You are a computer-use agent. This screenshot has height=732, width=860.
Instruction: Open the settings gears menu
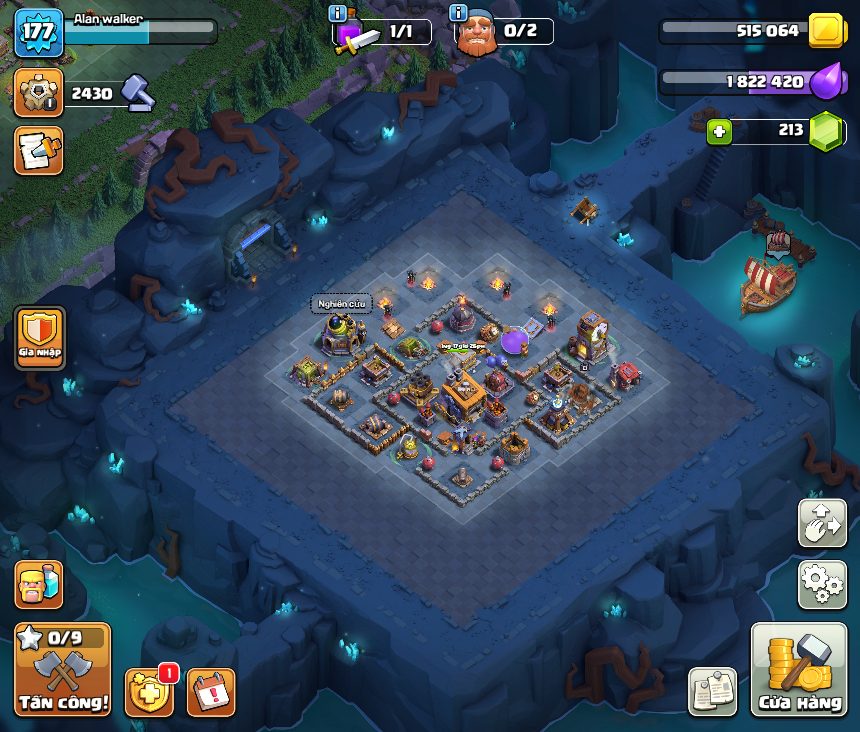point(821,584)
